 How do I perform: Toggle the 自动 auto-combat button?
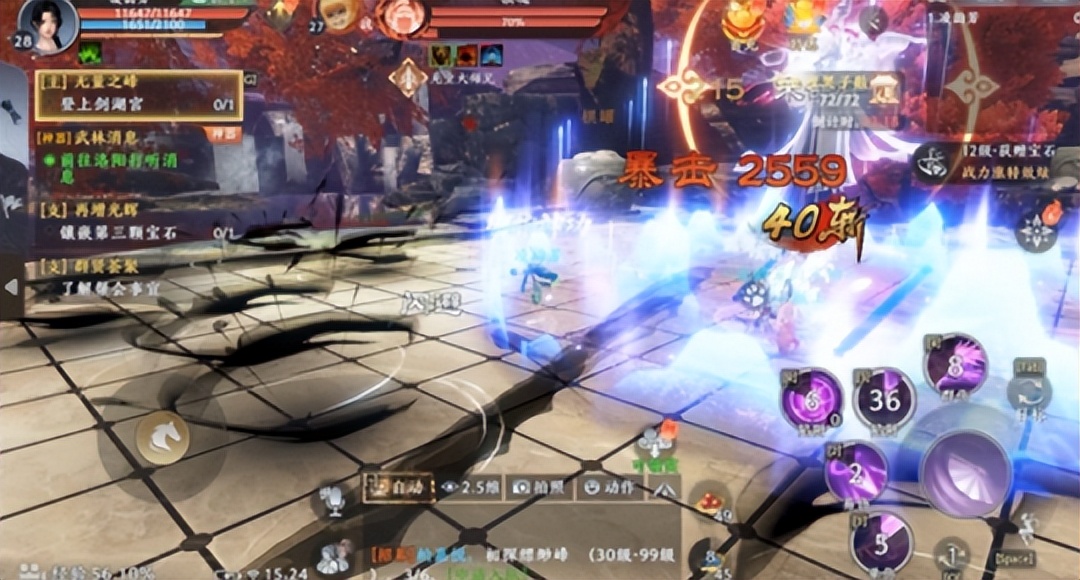coord(397,488)
